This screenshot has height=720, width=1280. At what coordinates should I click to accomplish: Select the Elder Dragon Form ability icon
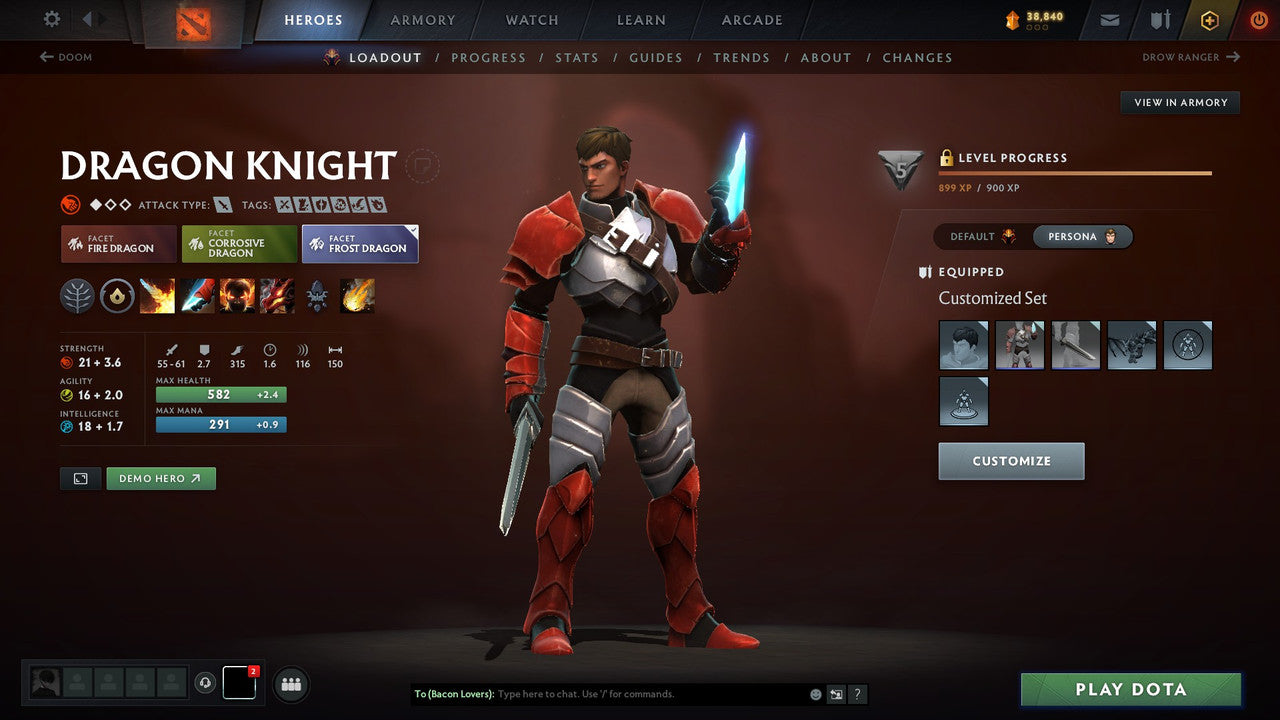click(x=277, y=296)
